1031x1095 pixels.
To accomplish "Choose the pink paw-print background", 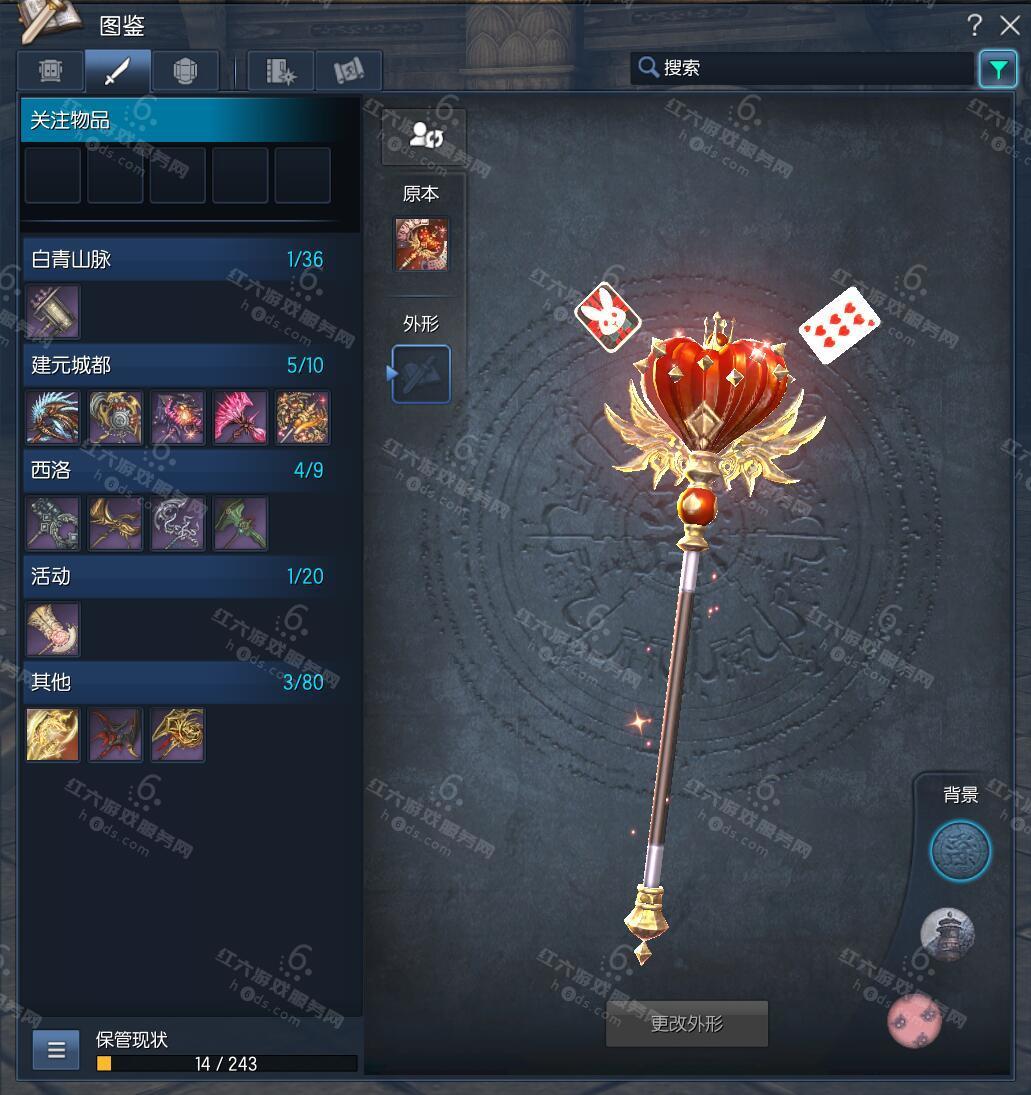I will [x=914, y=1021].
